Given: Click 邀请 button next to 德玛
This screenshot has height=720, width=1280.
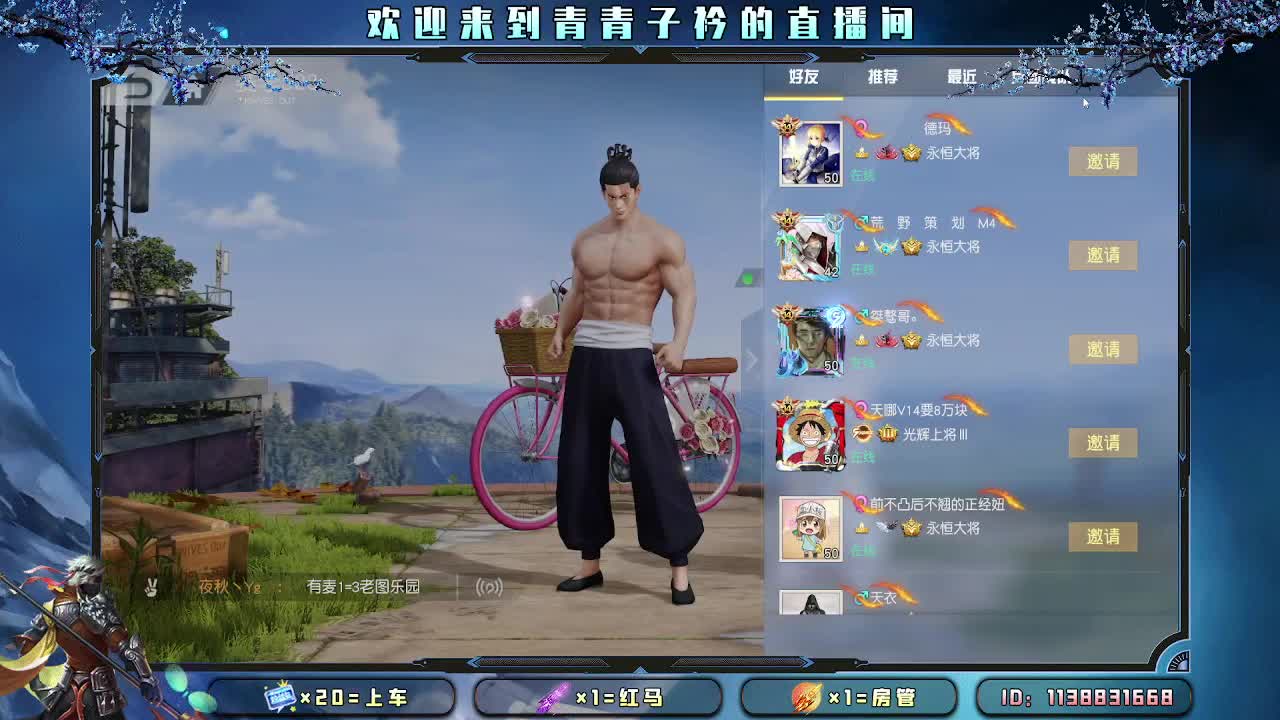Looking at the screenshot, I should [x=1102, y=161].
